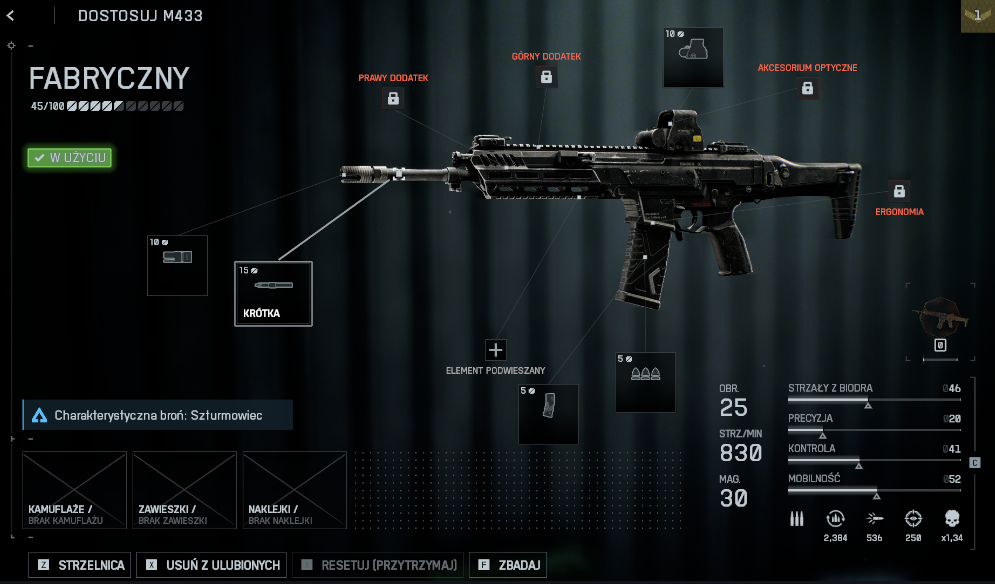Add an Element Podwieszany underbarrel attachment

[x=496, y=350]
